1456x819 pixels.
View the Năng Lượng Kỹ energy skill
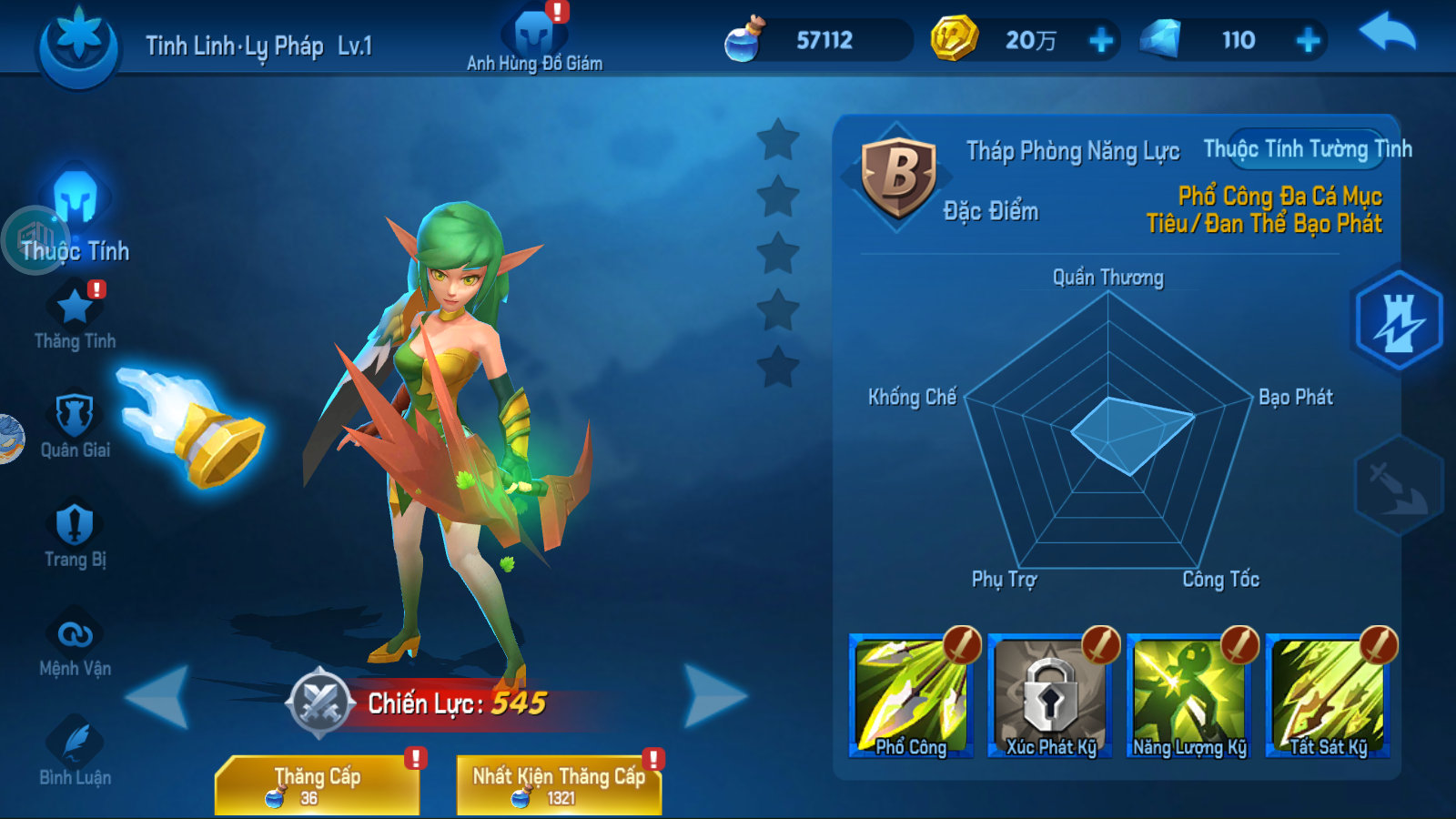point(1189,698)
